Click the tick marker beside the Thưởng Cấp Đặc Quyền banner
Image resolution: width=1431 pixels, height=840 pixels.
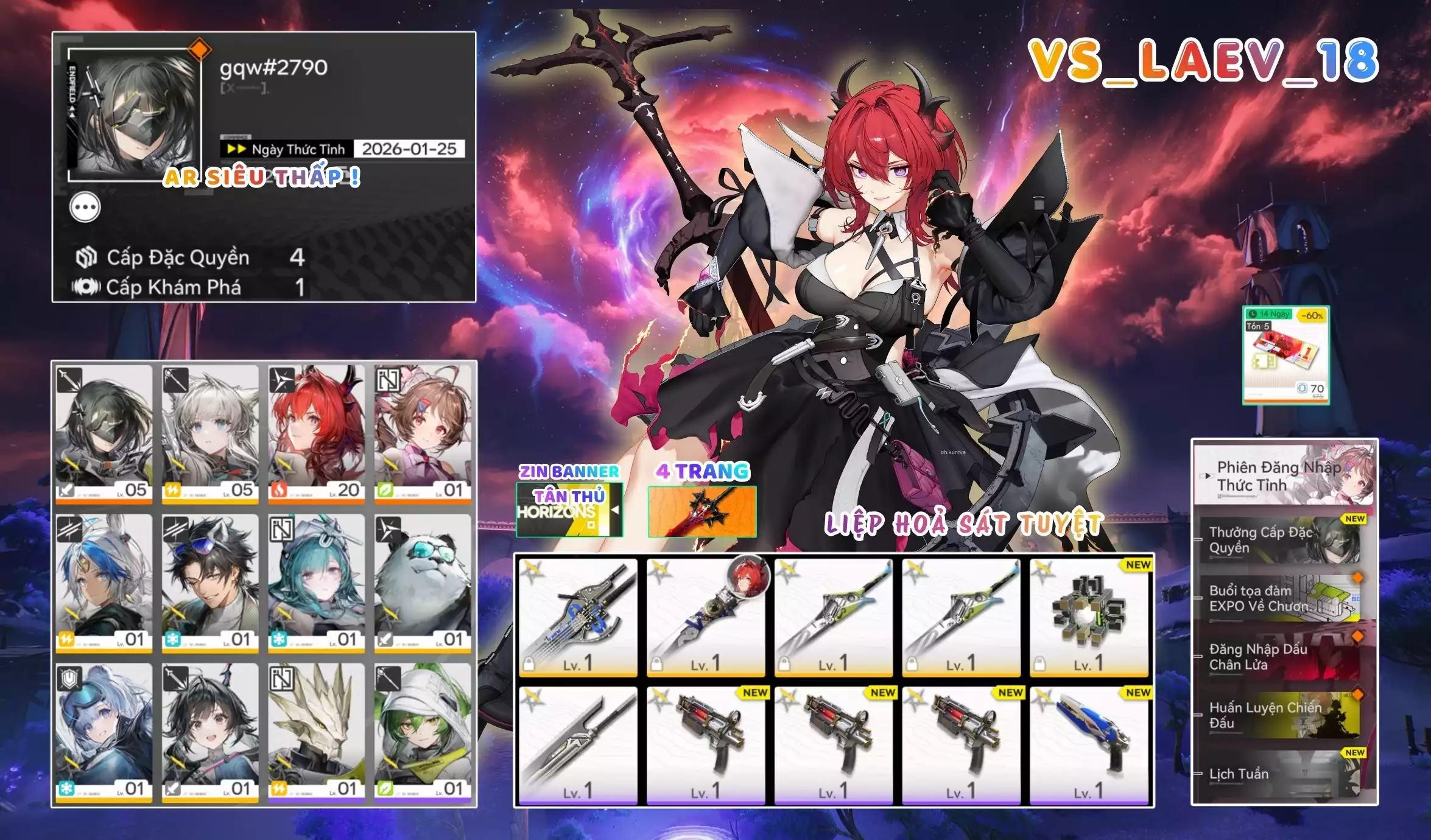click(1198, 539)
